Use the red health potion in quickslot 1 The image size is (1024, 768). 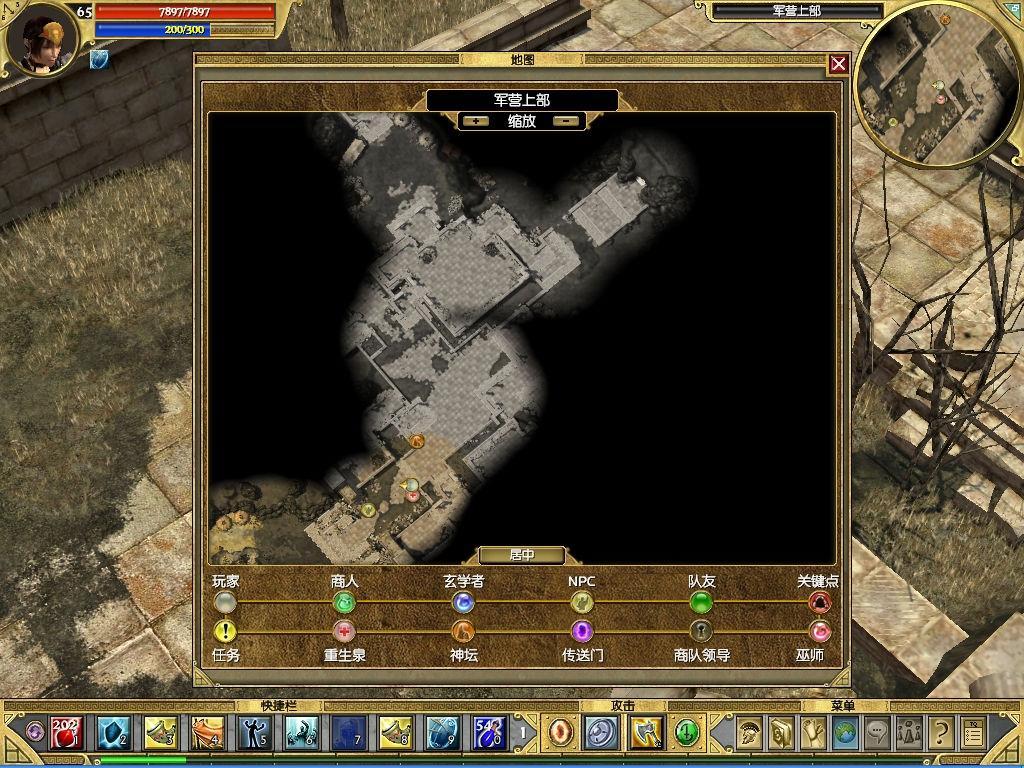coord(66,733)
